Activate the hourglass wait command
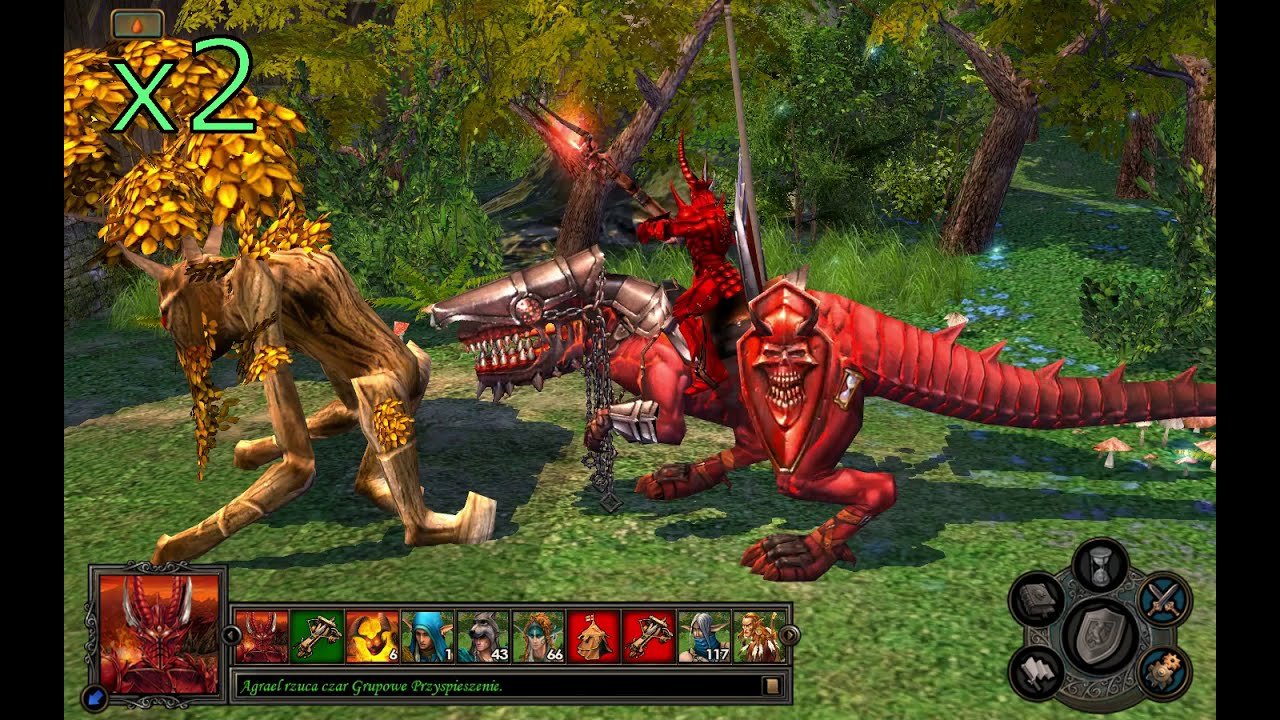 coord(1100,564)
